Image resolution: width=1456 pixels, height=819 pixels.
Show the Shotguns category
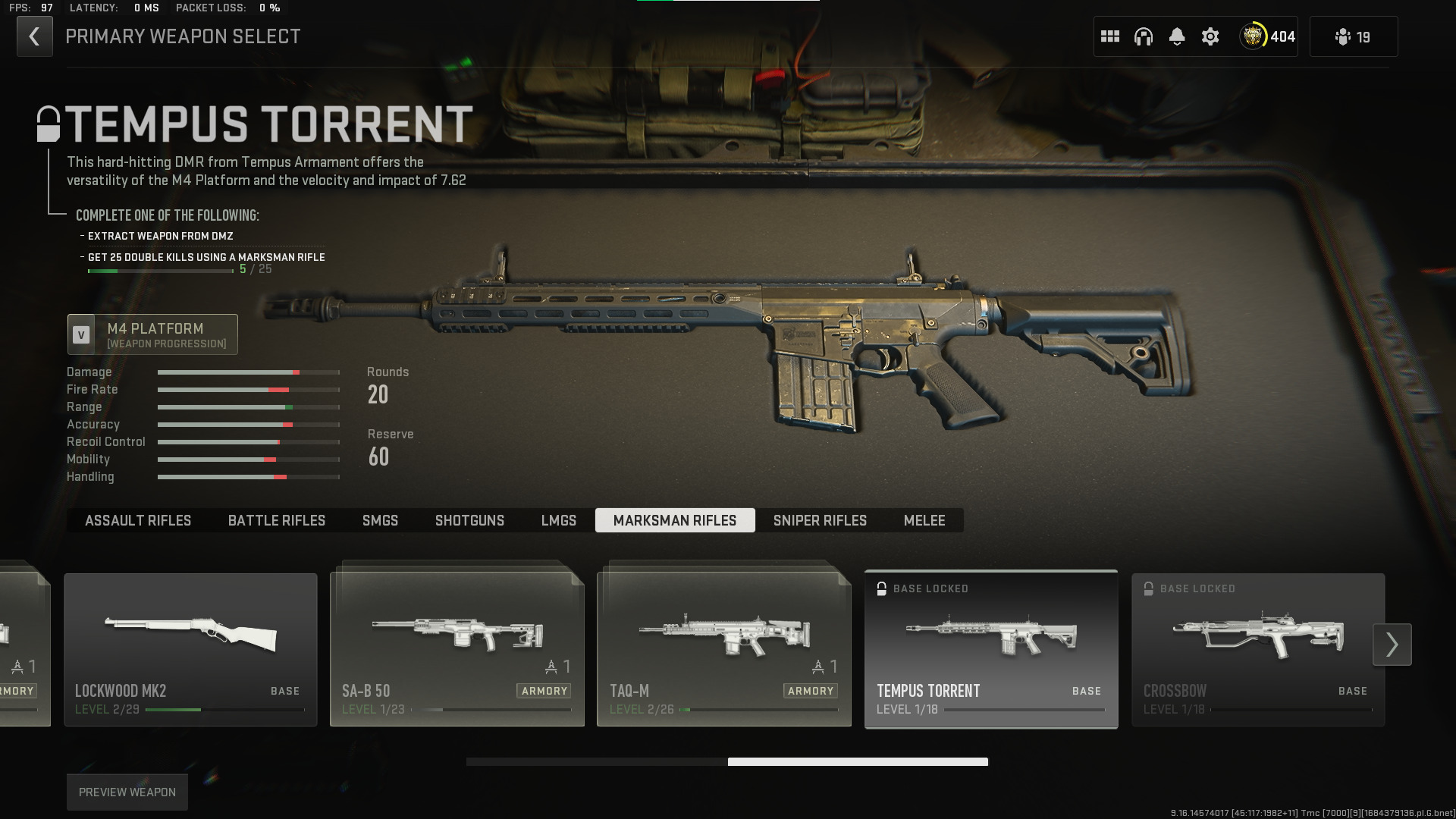click(x=469, y=520)
